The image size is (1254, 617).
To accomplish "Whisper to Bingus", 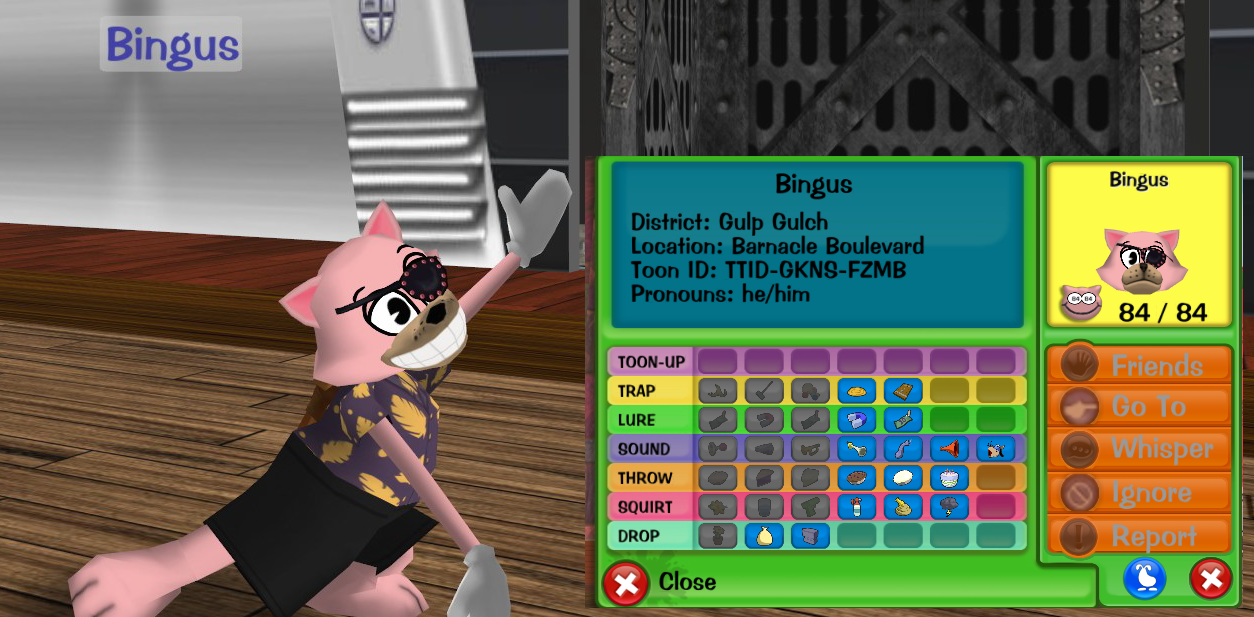I will tap(1140, 449).
